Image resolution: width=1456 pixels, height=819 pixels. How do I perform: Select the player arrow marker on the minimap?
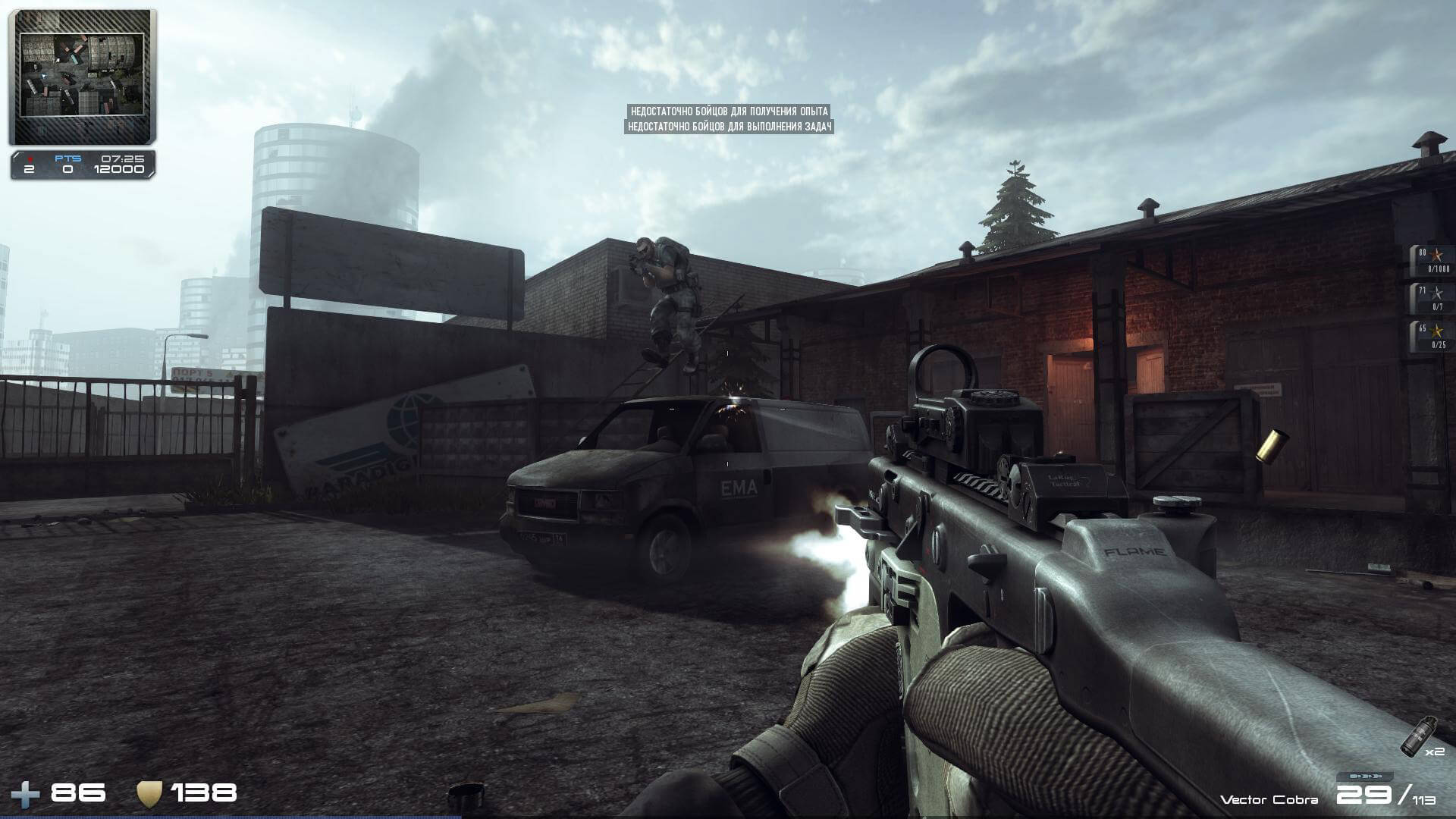coord(44,76)
